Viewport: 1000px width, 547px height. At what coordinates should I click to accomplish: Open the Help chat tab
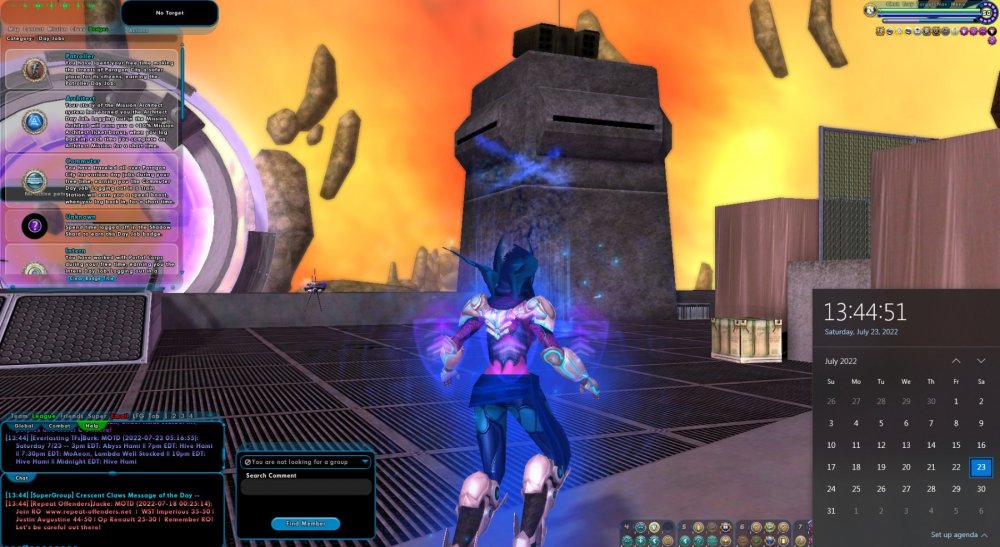coord(92,426)
